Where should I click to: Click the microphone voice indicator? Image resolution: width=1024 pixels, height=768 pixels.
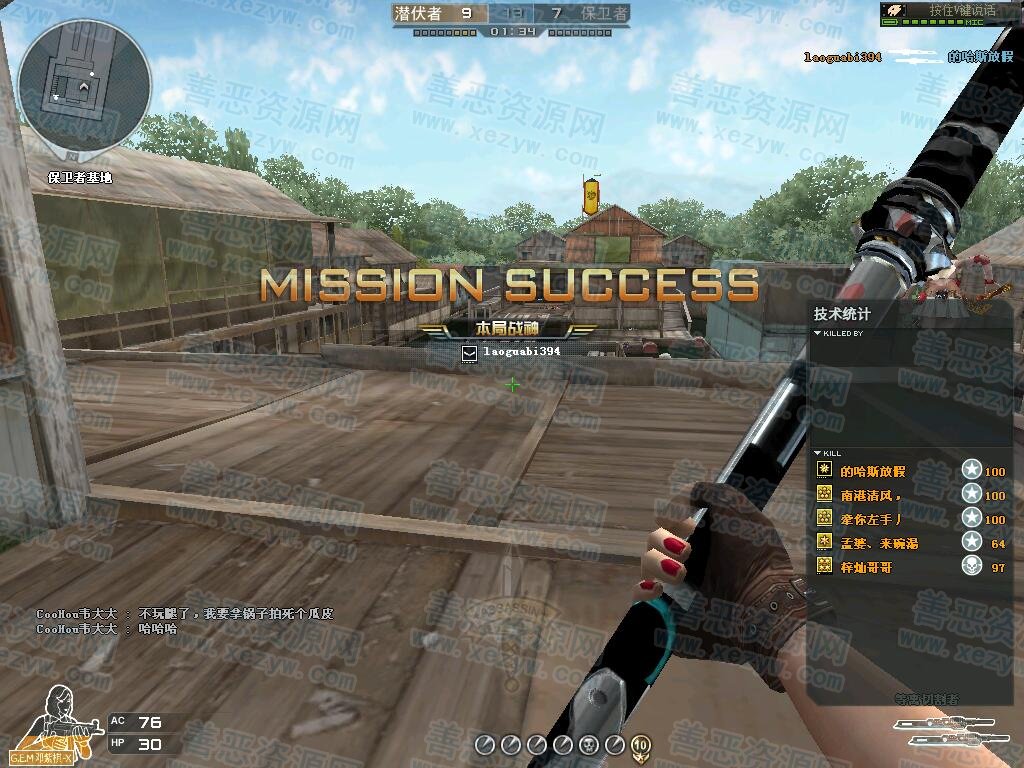coord(895,11)
